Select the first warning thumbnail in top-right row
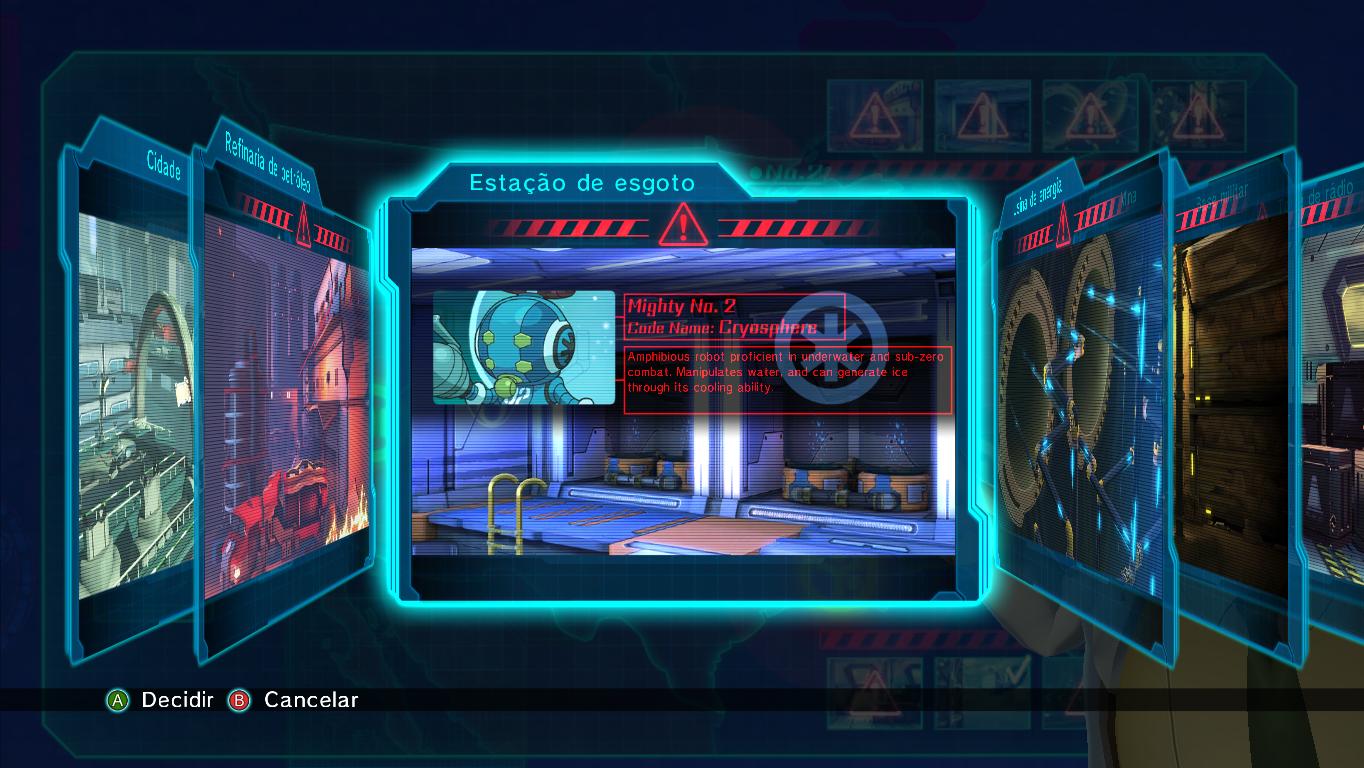 coord(875,113)
